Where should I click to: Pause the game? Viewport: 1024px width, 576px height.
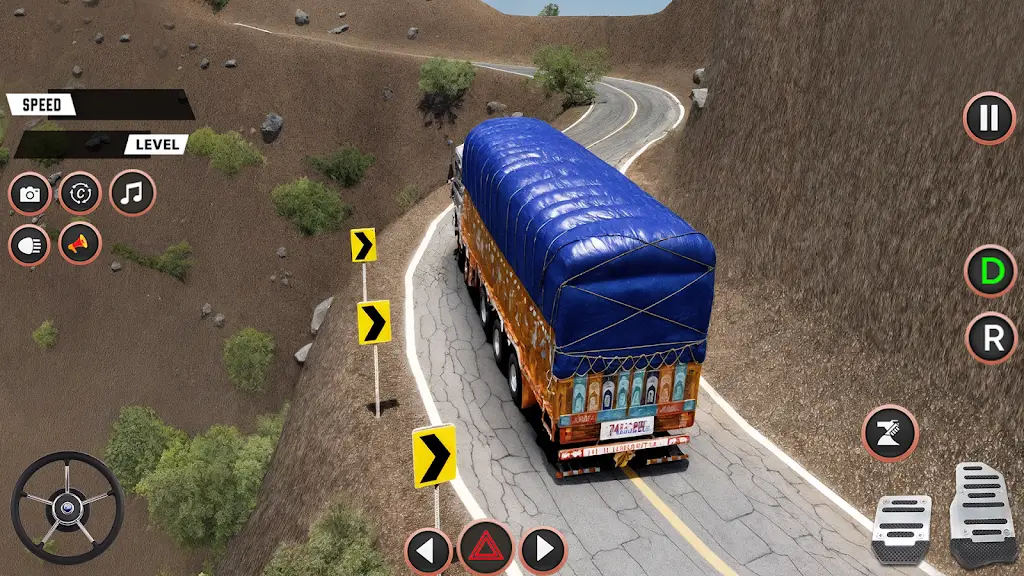pyautogui.click(x=989, y=118)
